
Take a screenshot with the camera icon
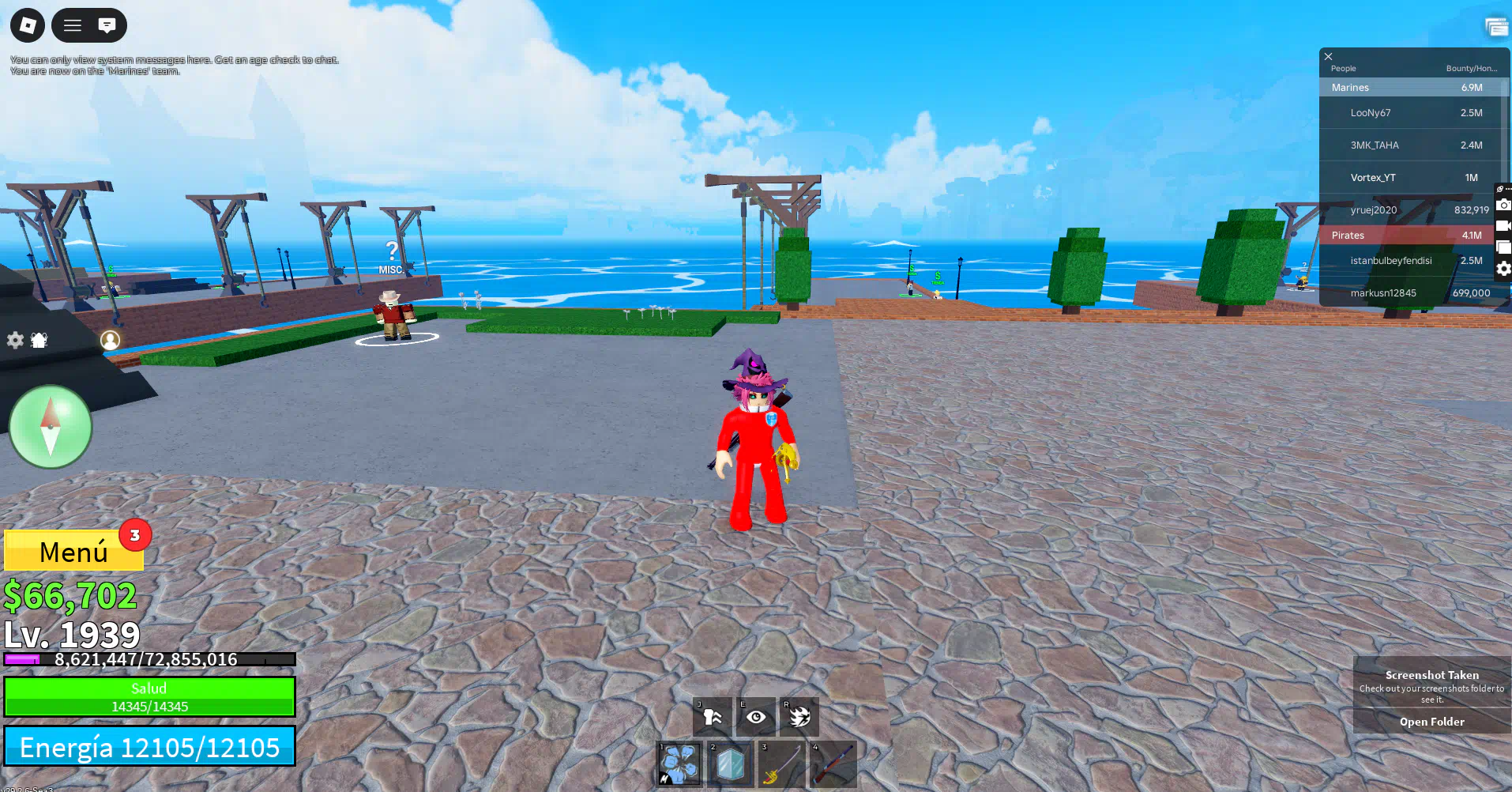[1503, 205]
